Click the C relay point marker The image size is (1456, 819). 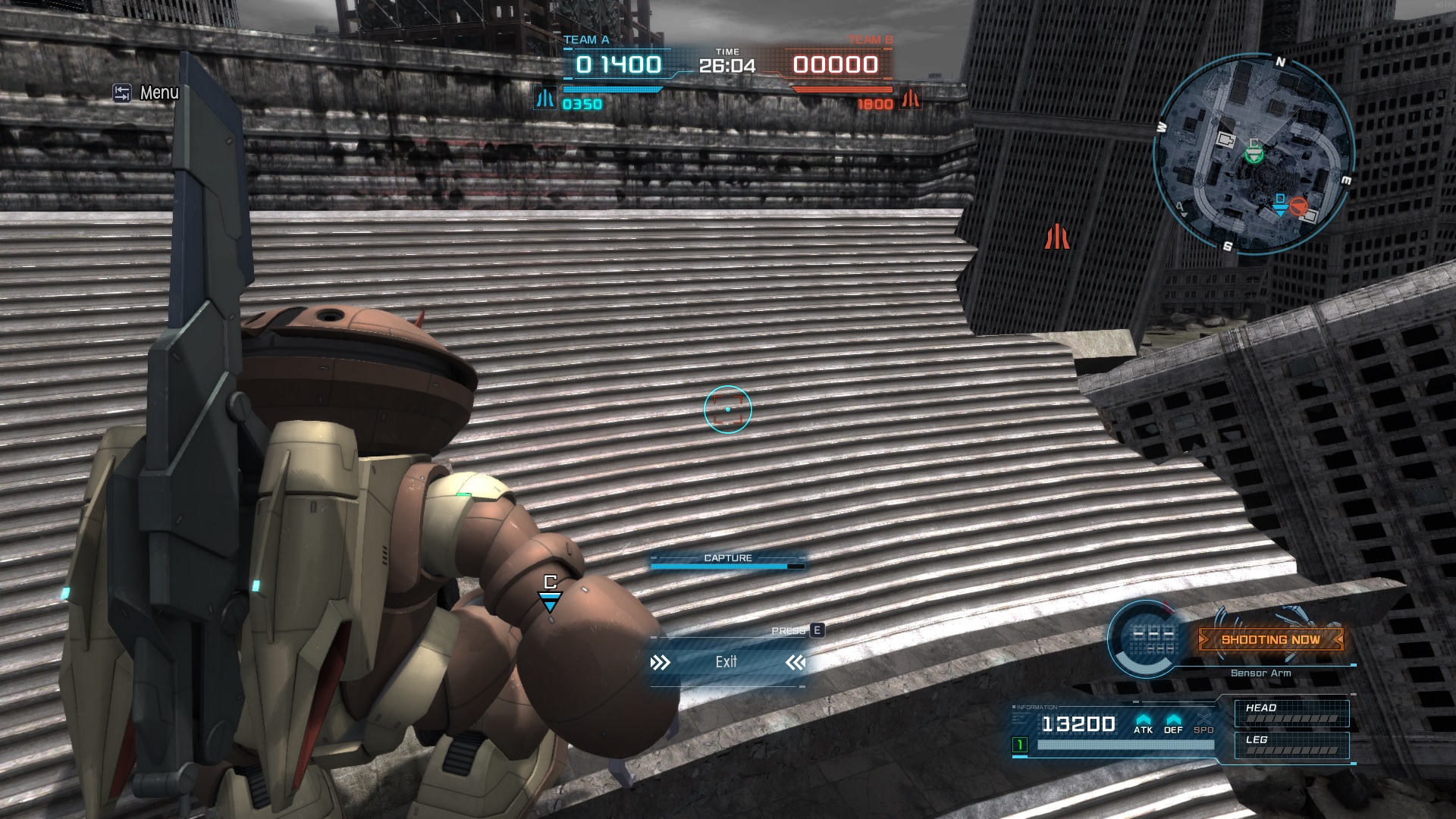pyautogui.click(x=550, y=593)
